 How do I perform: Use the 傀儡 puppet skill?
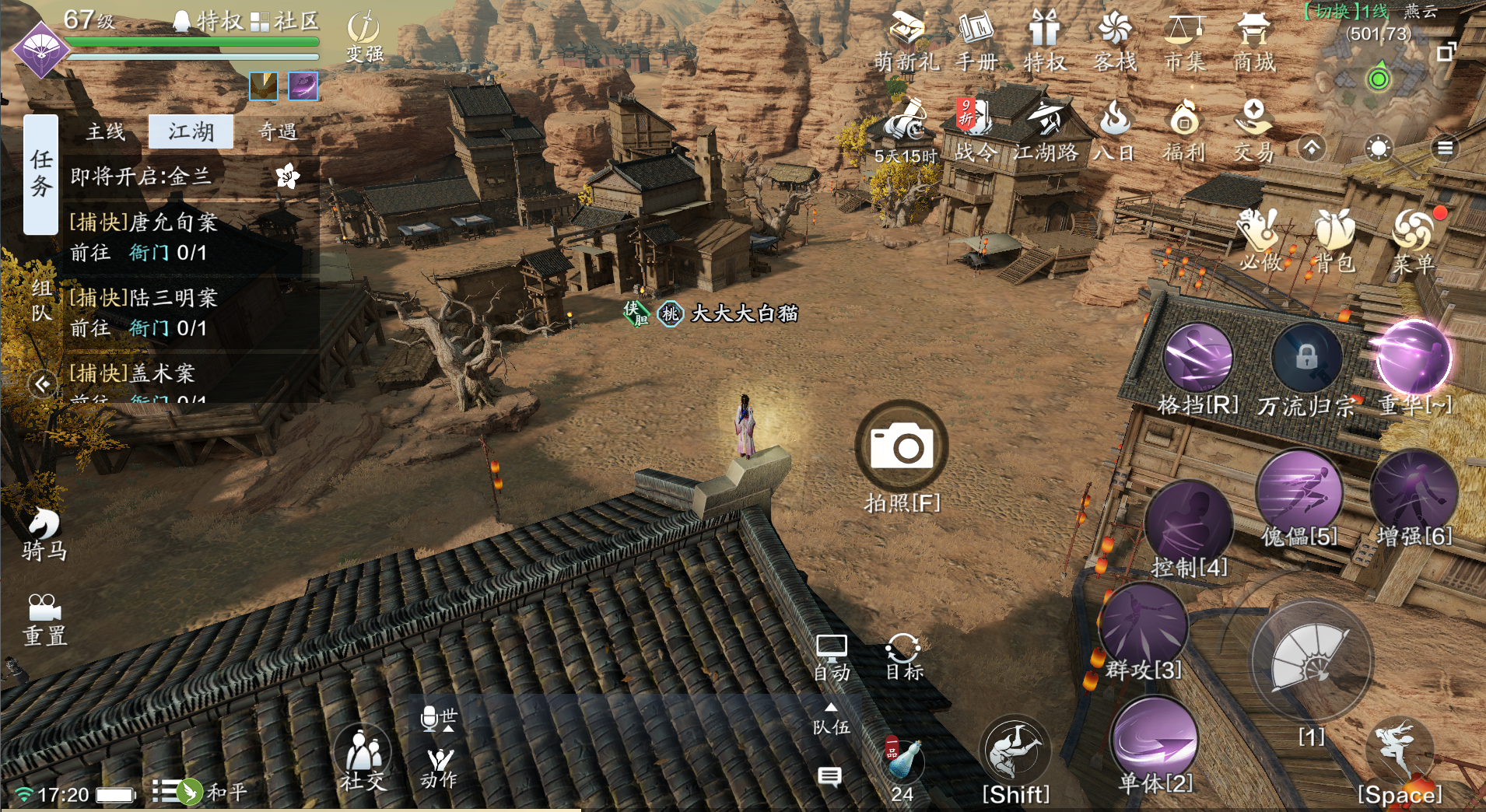coord(1298,493)
